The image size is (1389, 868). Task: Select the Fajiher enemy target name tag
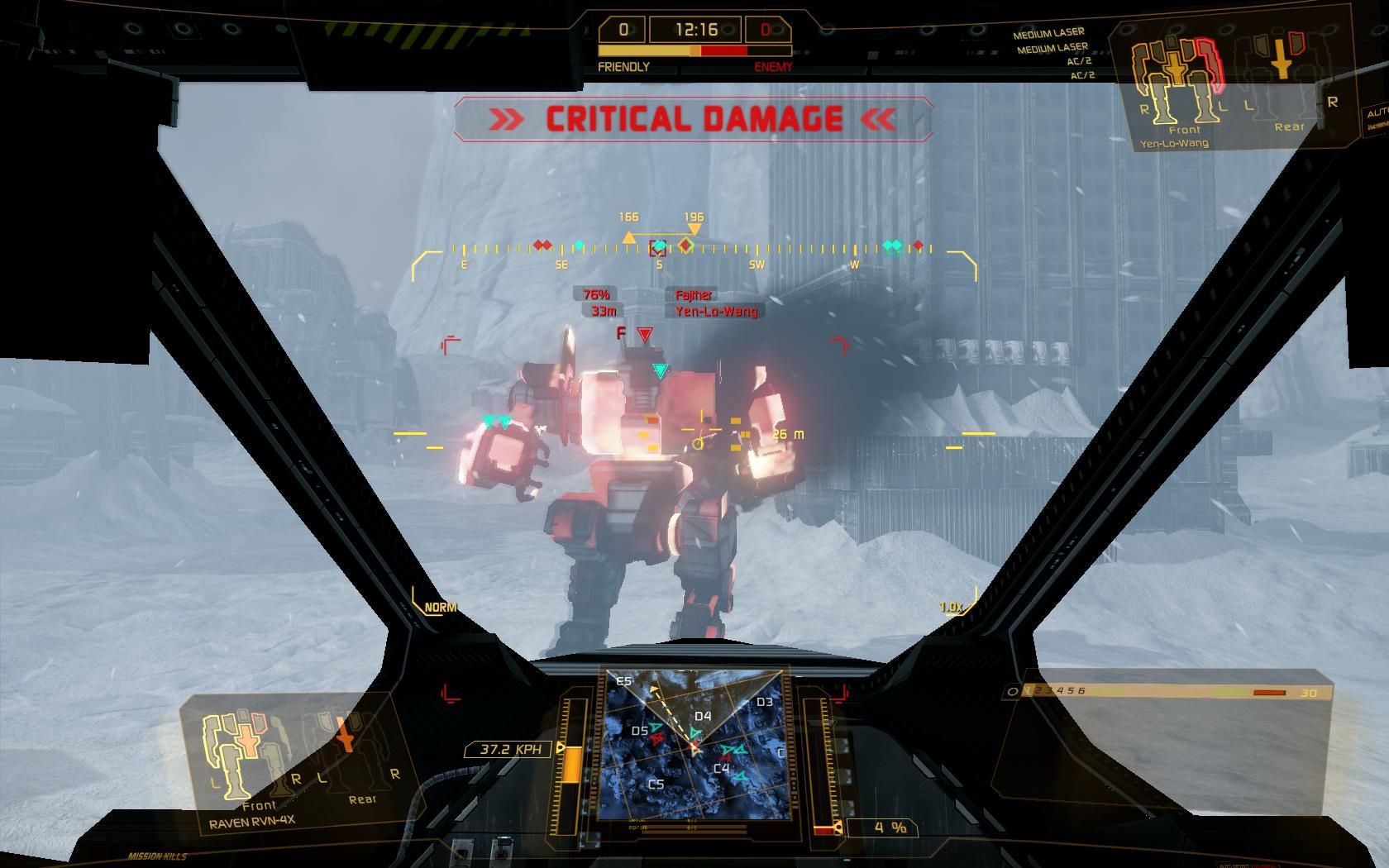pos(694,295)
